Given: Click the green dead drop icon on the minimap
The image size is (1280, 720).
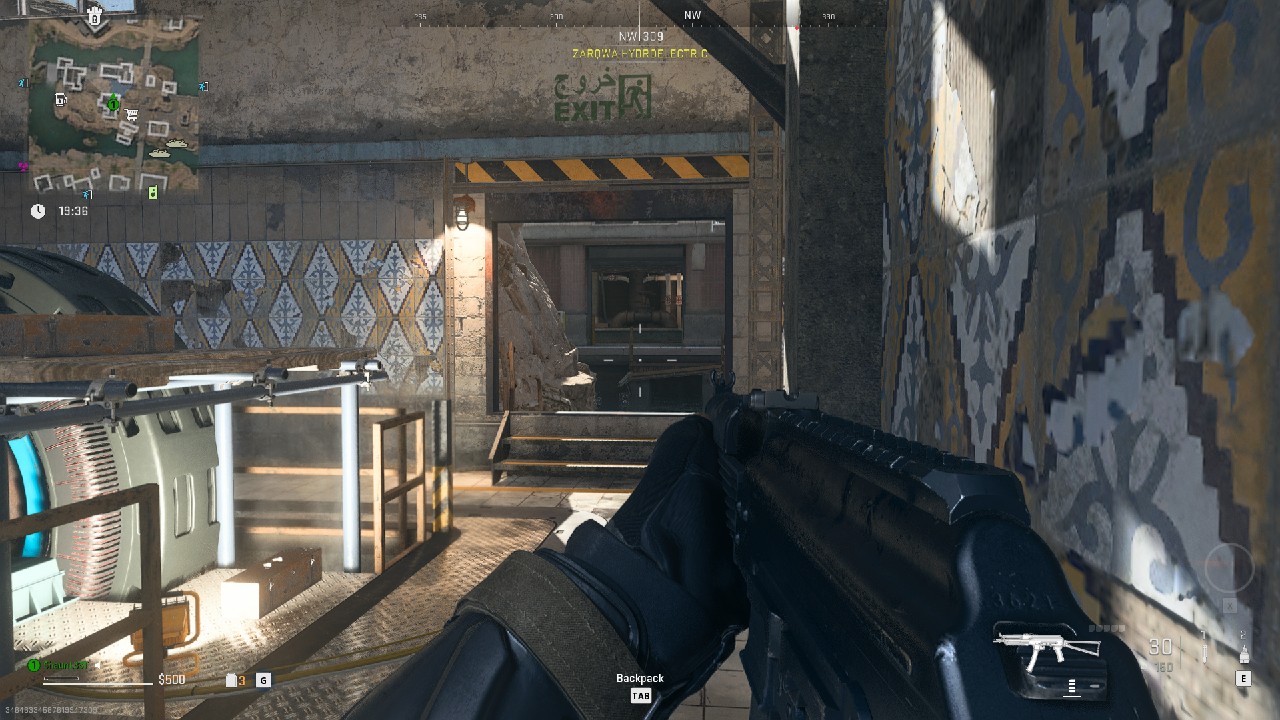Looking at the screenshot, I should (x=153, y=193).
